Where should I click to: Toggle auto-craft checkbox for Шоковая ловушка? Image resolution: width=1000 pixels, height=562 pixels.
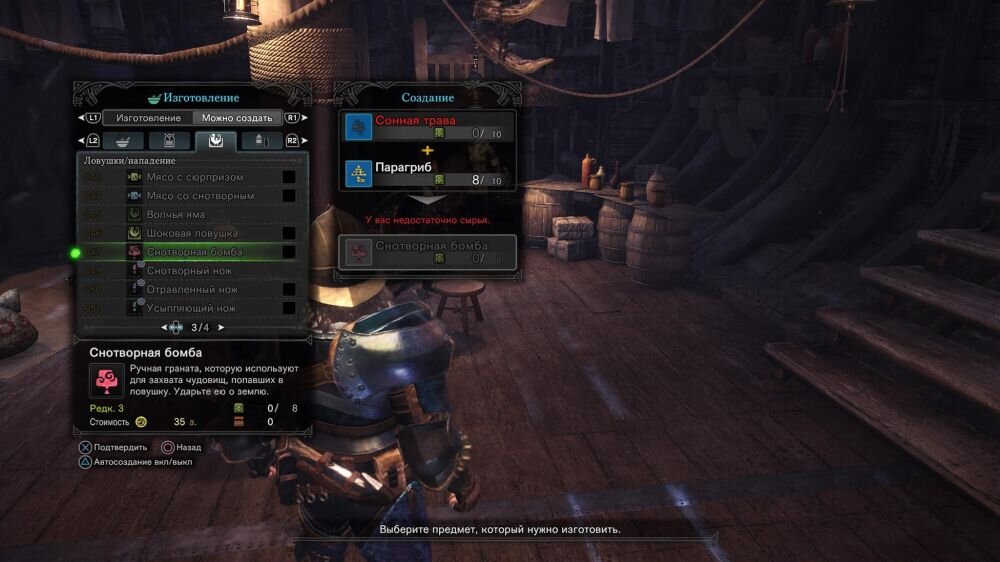click(x=288, y=233)
